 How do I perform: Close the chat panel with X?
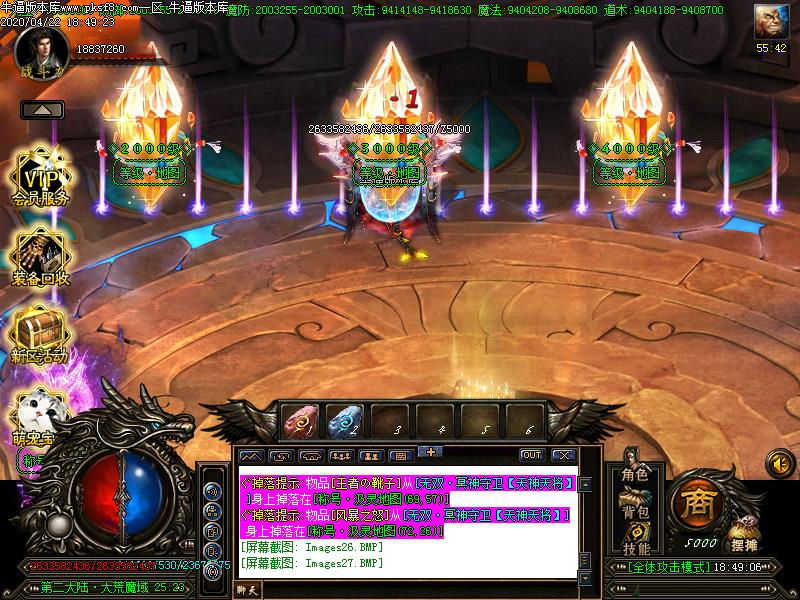[563, 455]
